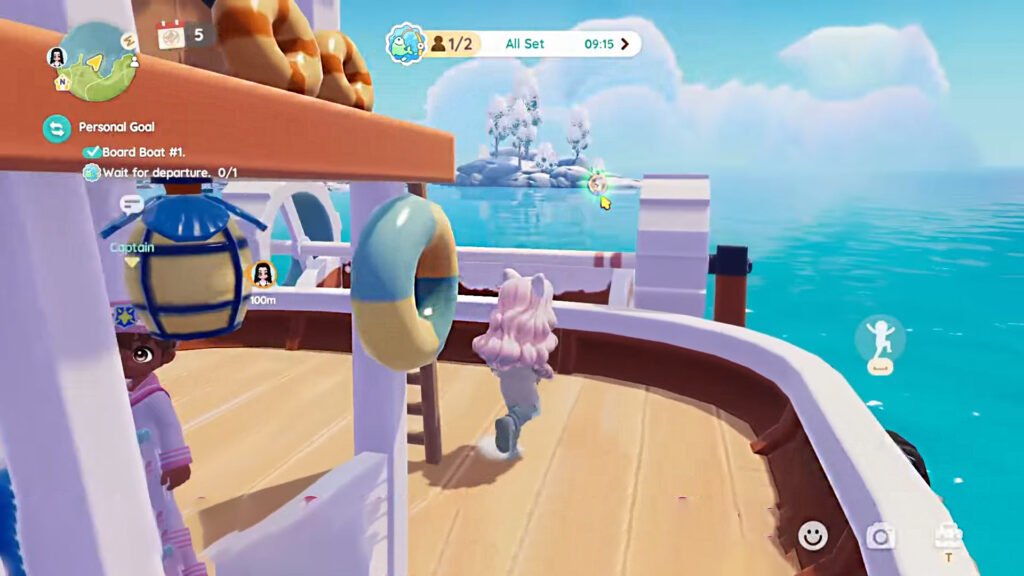Open the chat speech bubble
Viewport: 1024px width, 576px height.
[x=131, y=204]
